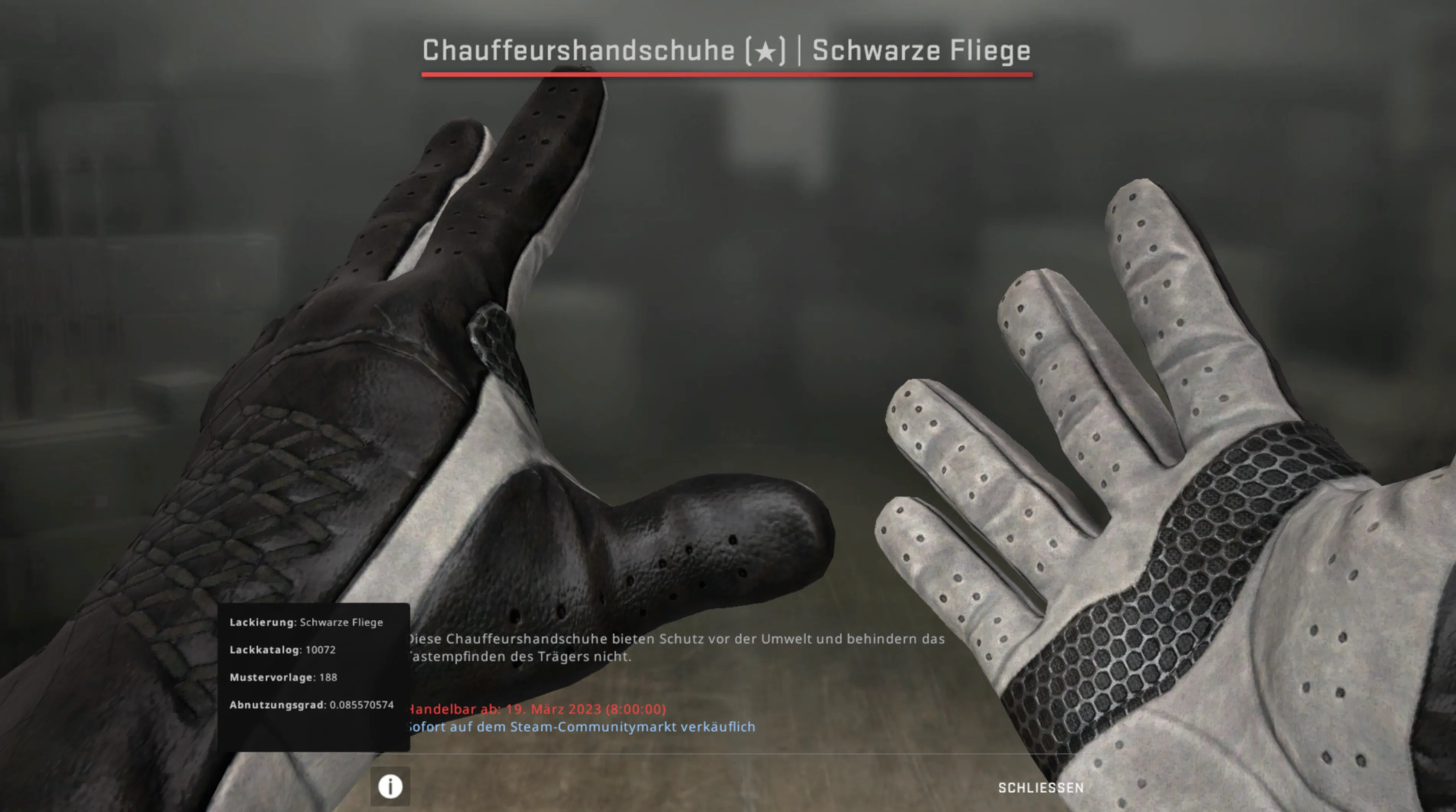
Task: Click the Mustervorlage value 188
Action: coord(328,677)
